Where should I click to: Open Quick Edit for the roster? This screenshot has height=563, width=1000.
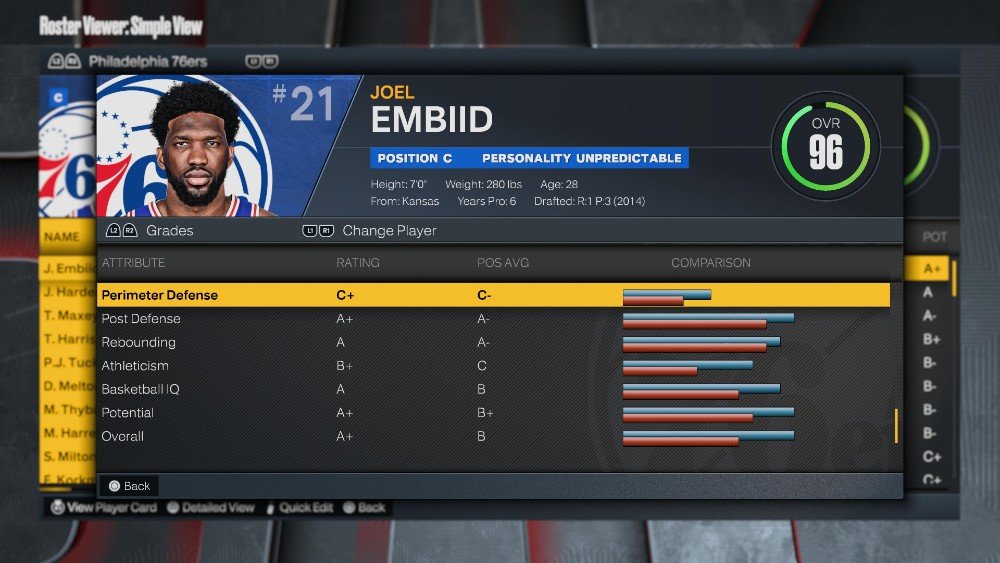[x=298, y=507]
